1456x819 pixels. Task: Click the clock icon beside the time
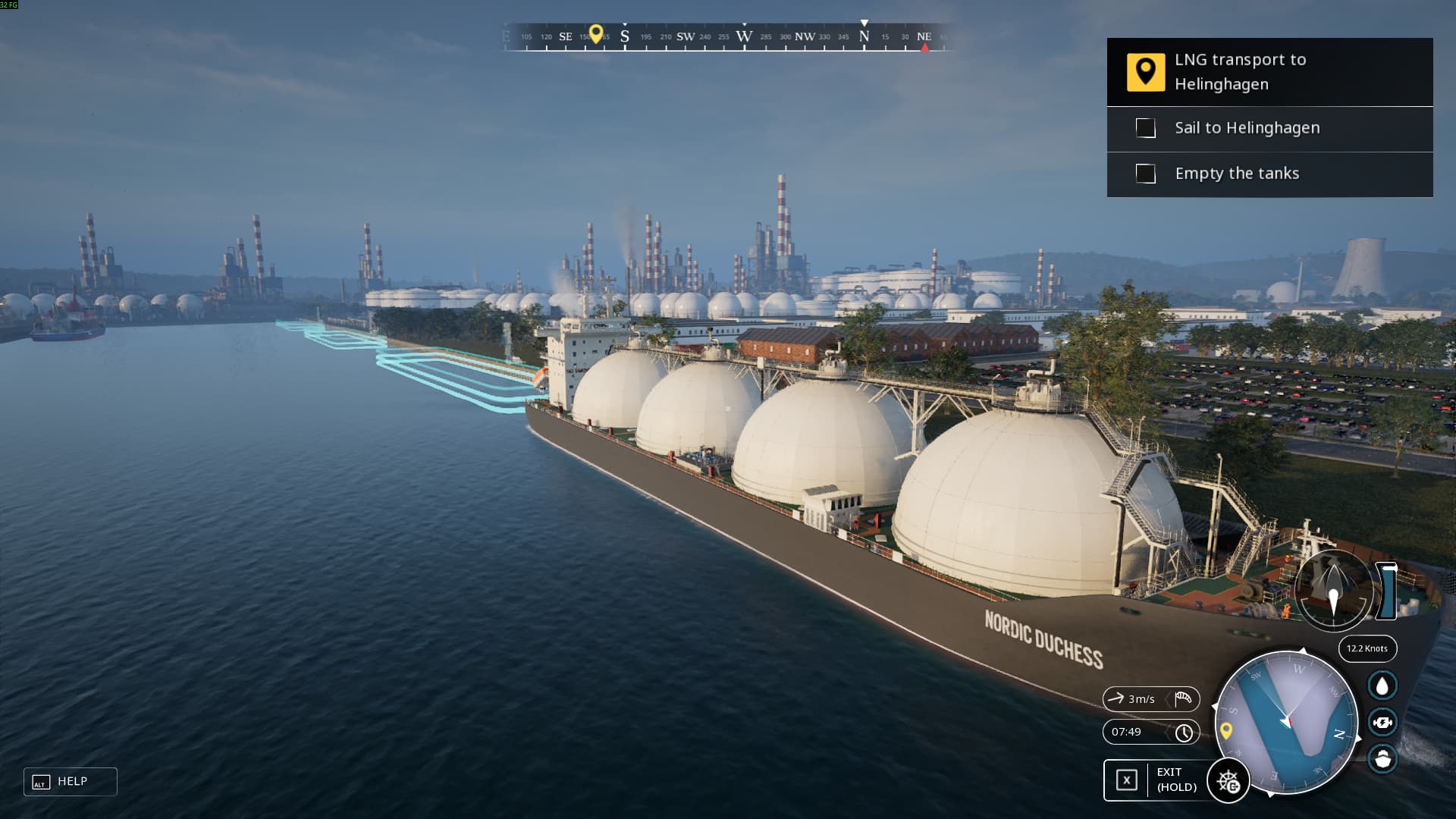(1184, 733)
